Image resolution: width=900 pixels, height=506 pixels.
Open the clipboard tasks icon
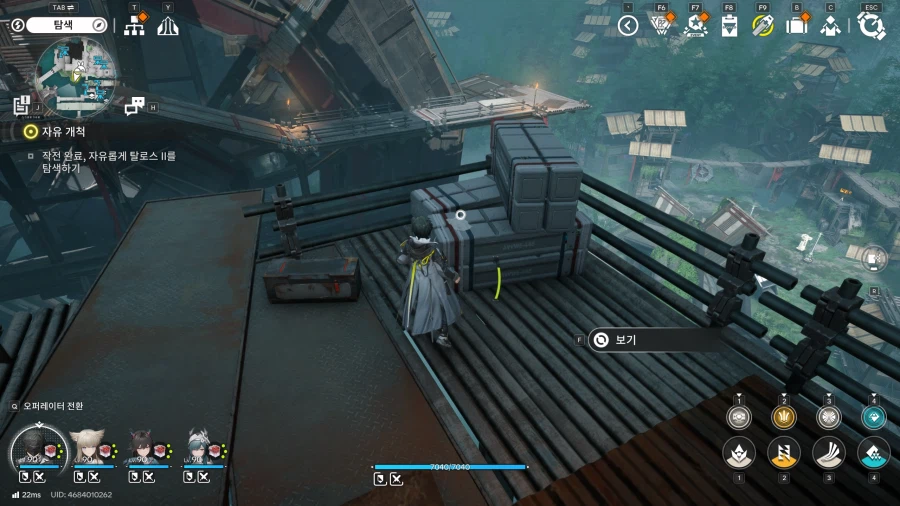(729, 26)
